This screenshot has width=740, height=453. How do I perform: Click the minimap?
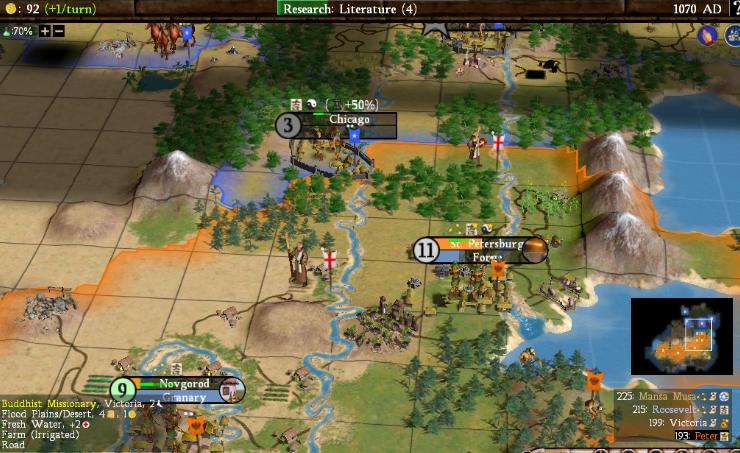683,338
